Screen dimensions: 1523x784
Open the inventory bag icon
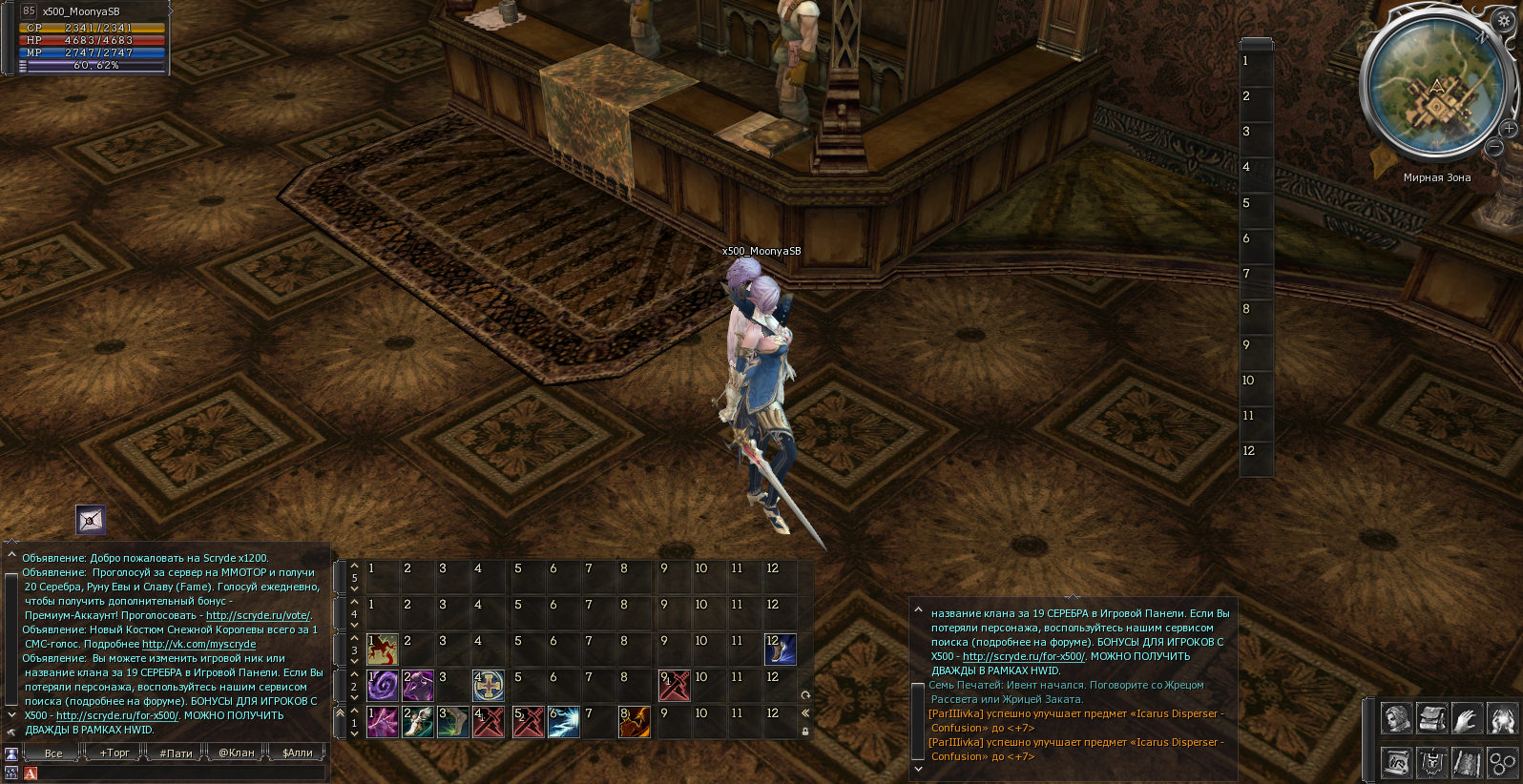click(x=1431, y=718)
